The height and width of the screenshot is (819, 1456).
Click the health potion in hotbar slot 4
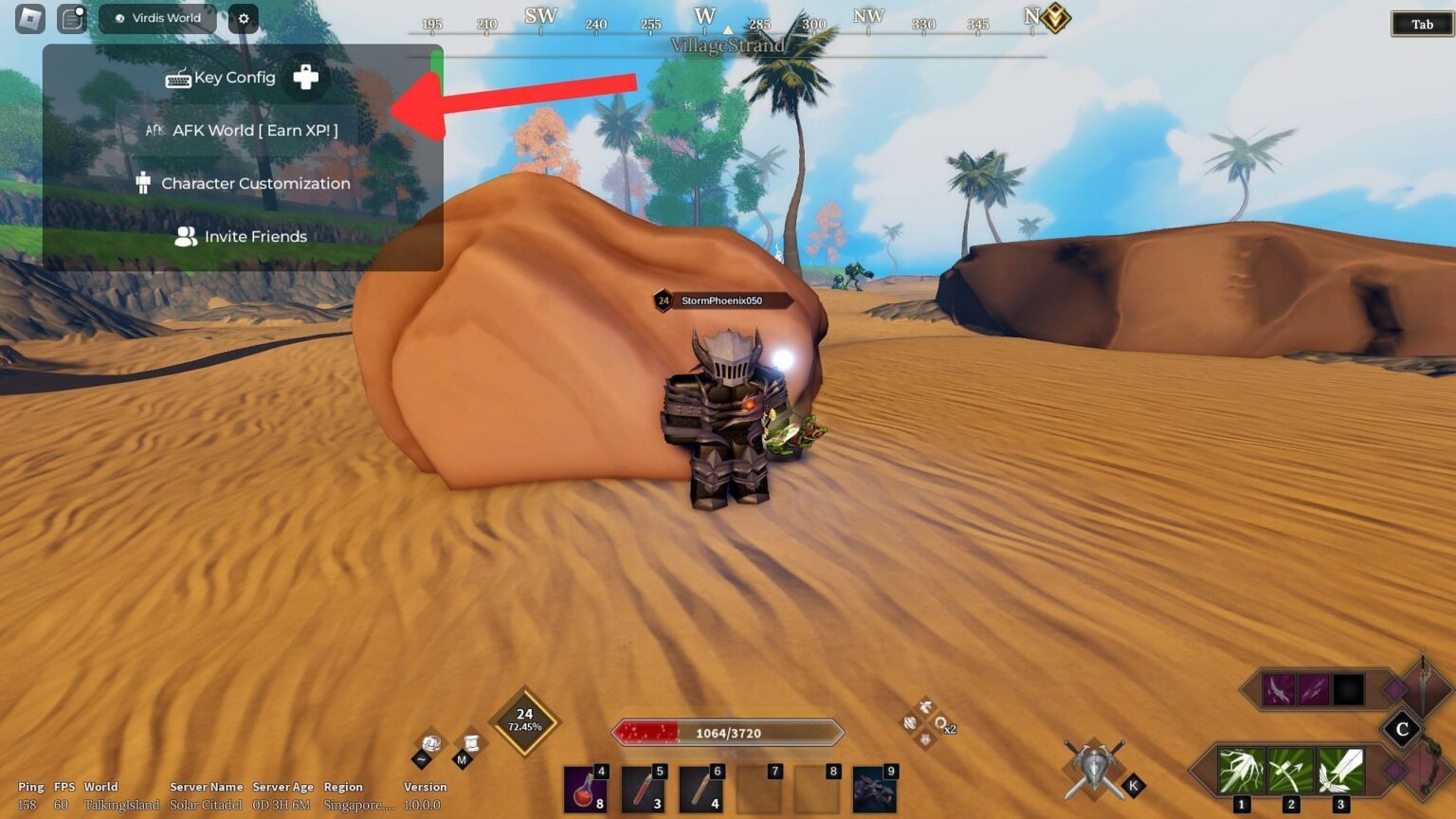pos(585,790)
